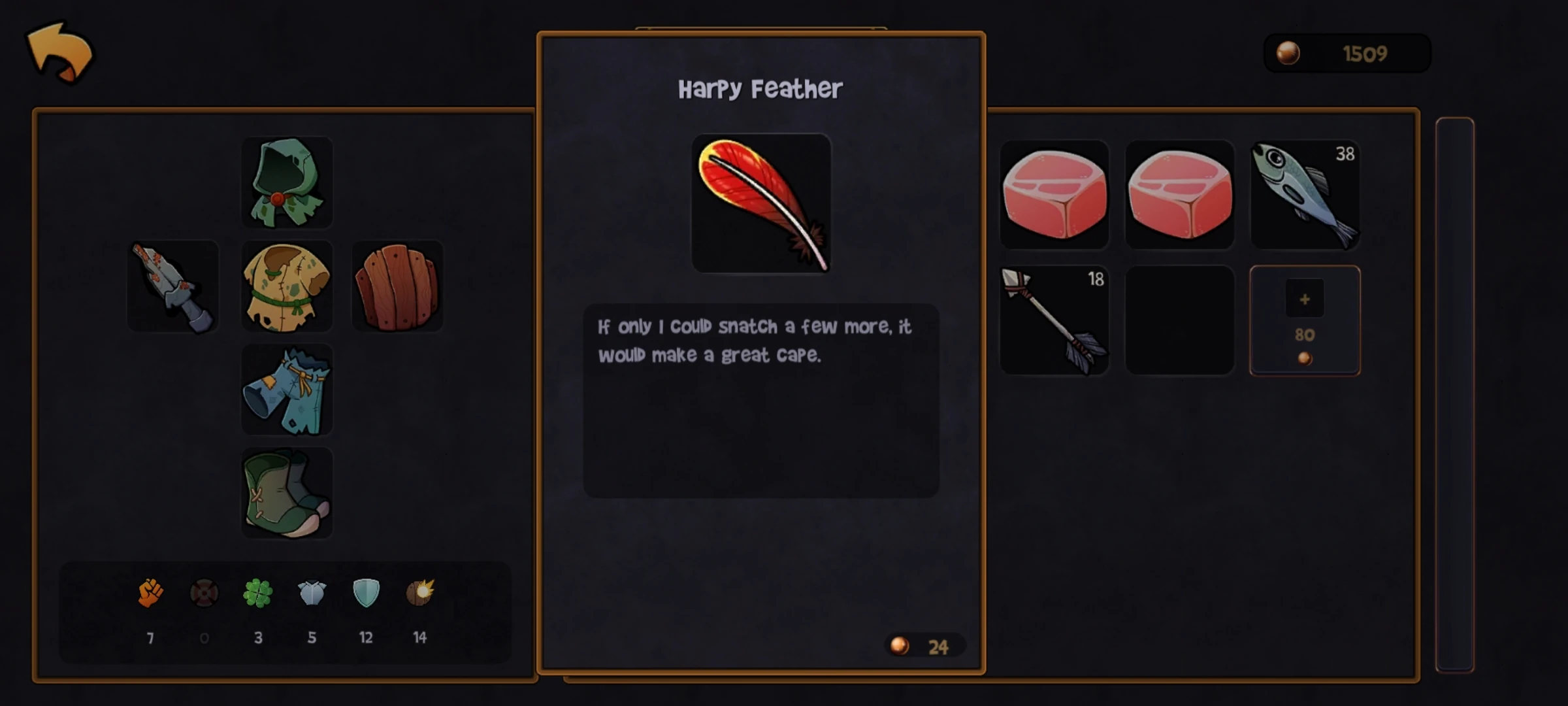Click the teal shield defense stat icon
The image size is (1568, 706).
click(x=366, y=594)
